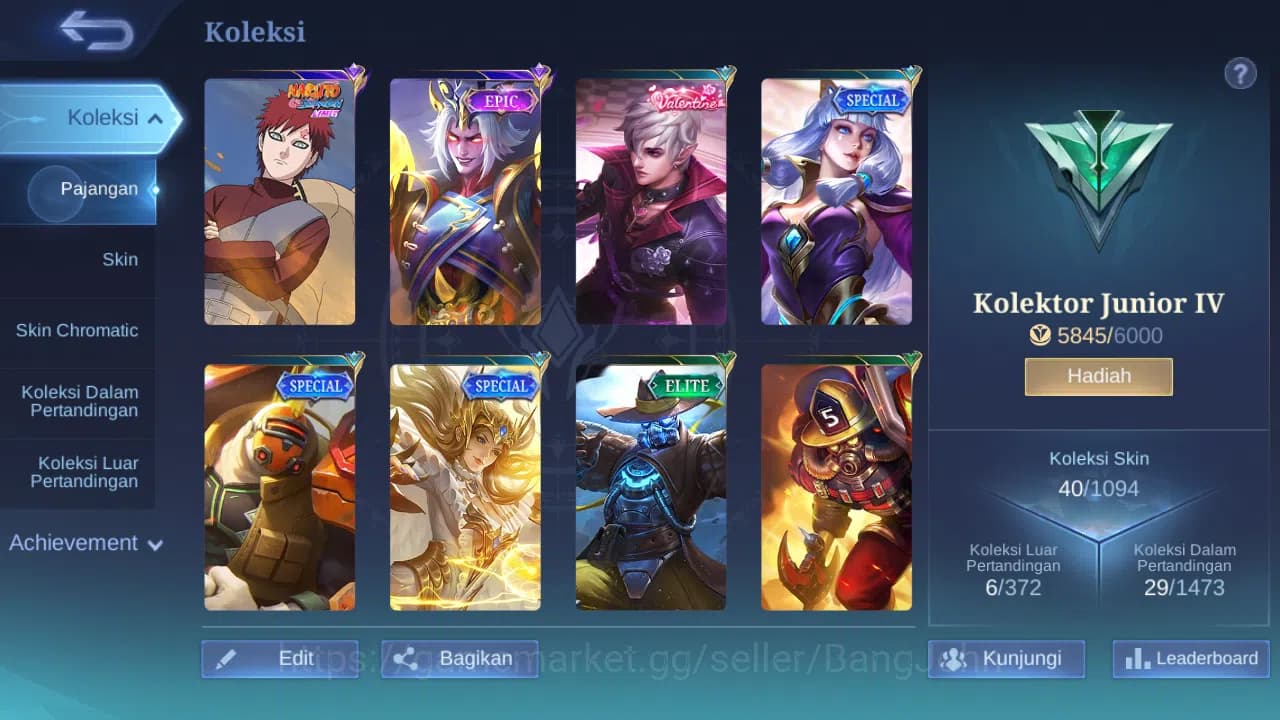Click the Leaderboard button
This screenshot has height=720, width=1280.
pyautogui.click(x=1189, y=658)
